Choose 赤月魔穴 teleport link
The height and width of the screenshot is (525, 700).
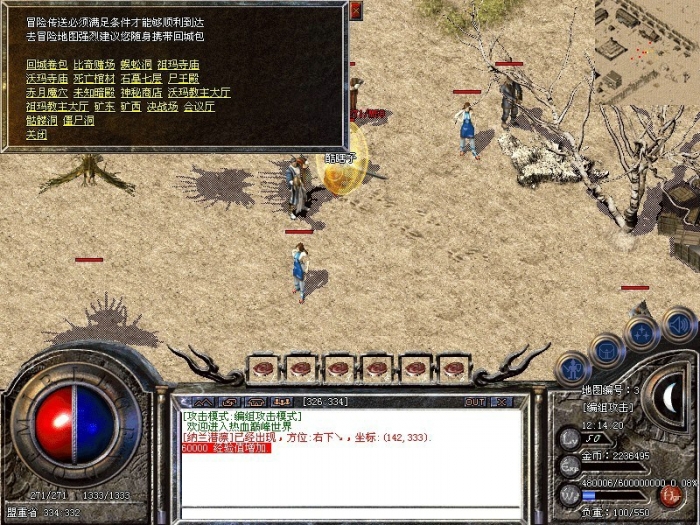[46, 91]
